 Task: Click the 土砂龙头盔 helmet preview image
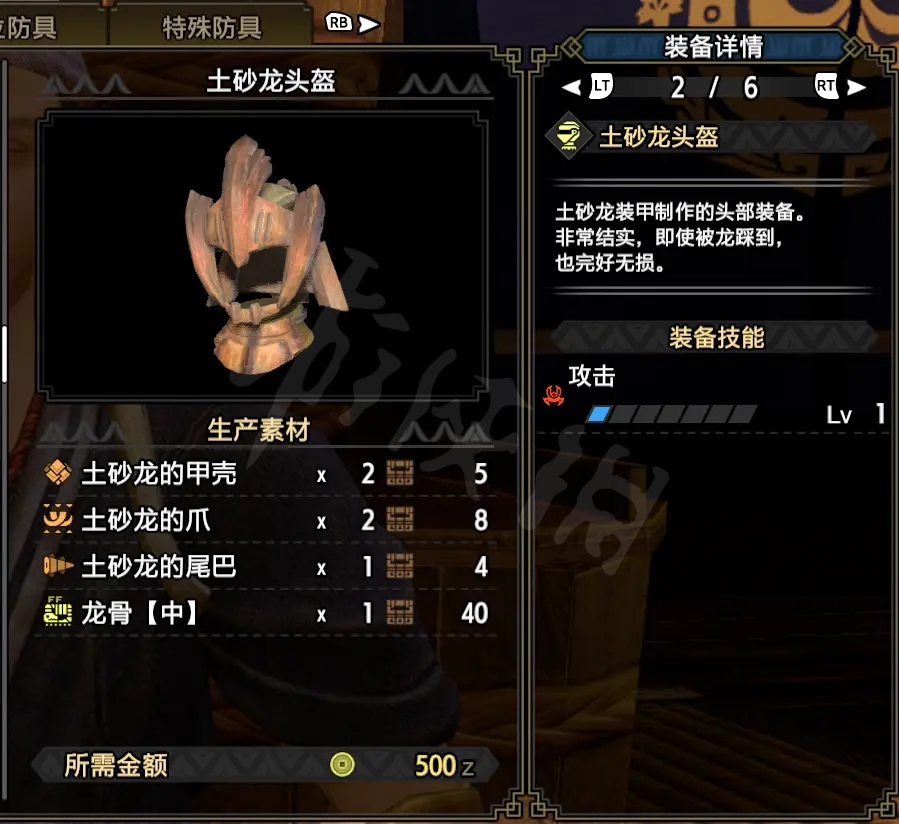click(x=265, y=255)
